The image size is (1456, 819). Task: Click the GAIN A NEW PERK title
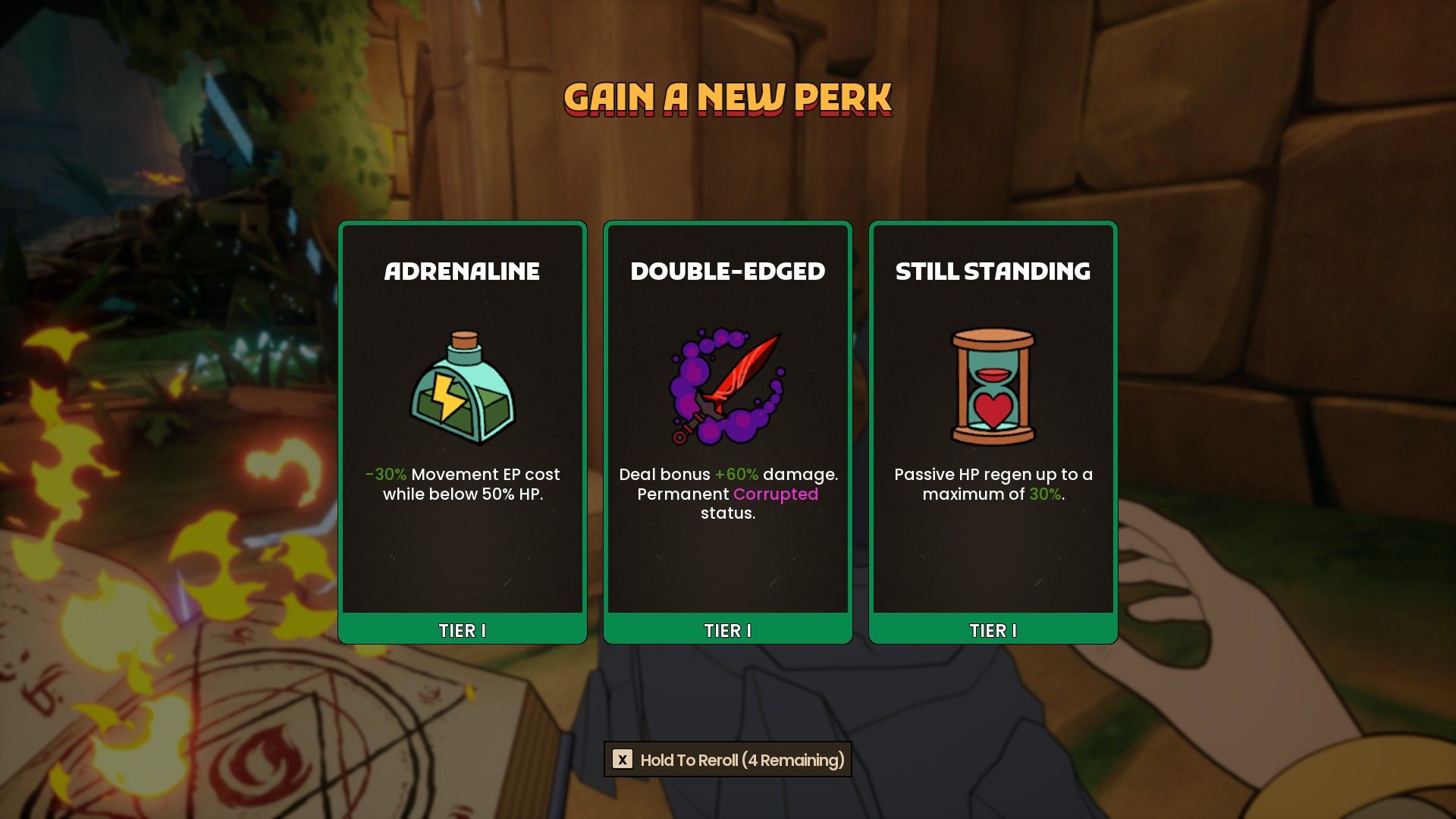point(726,97)
